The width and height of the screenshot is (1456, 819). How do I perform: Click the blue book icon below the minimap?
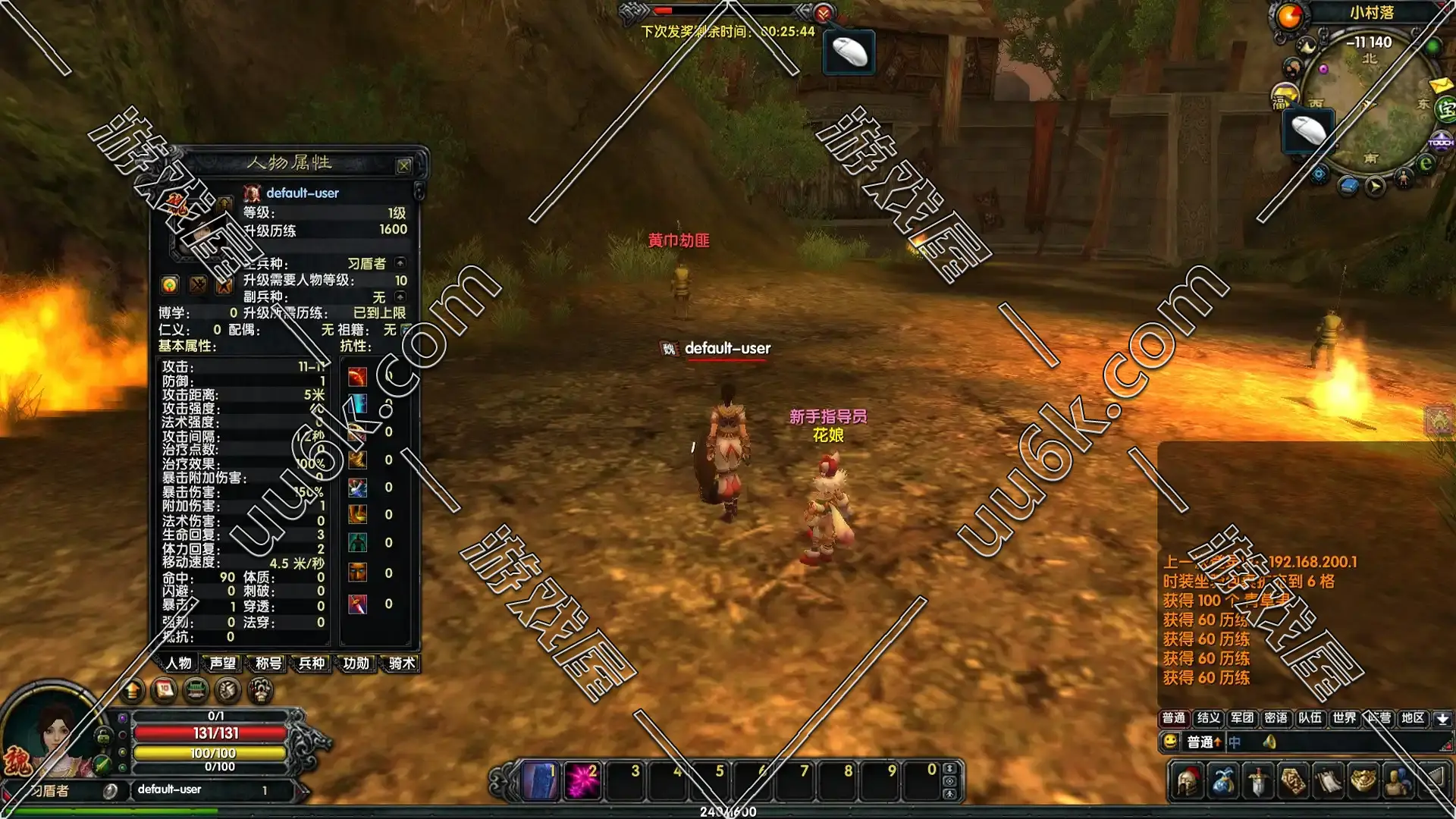1348,186
